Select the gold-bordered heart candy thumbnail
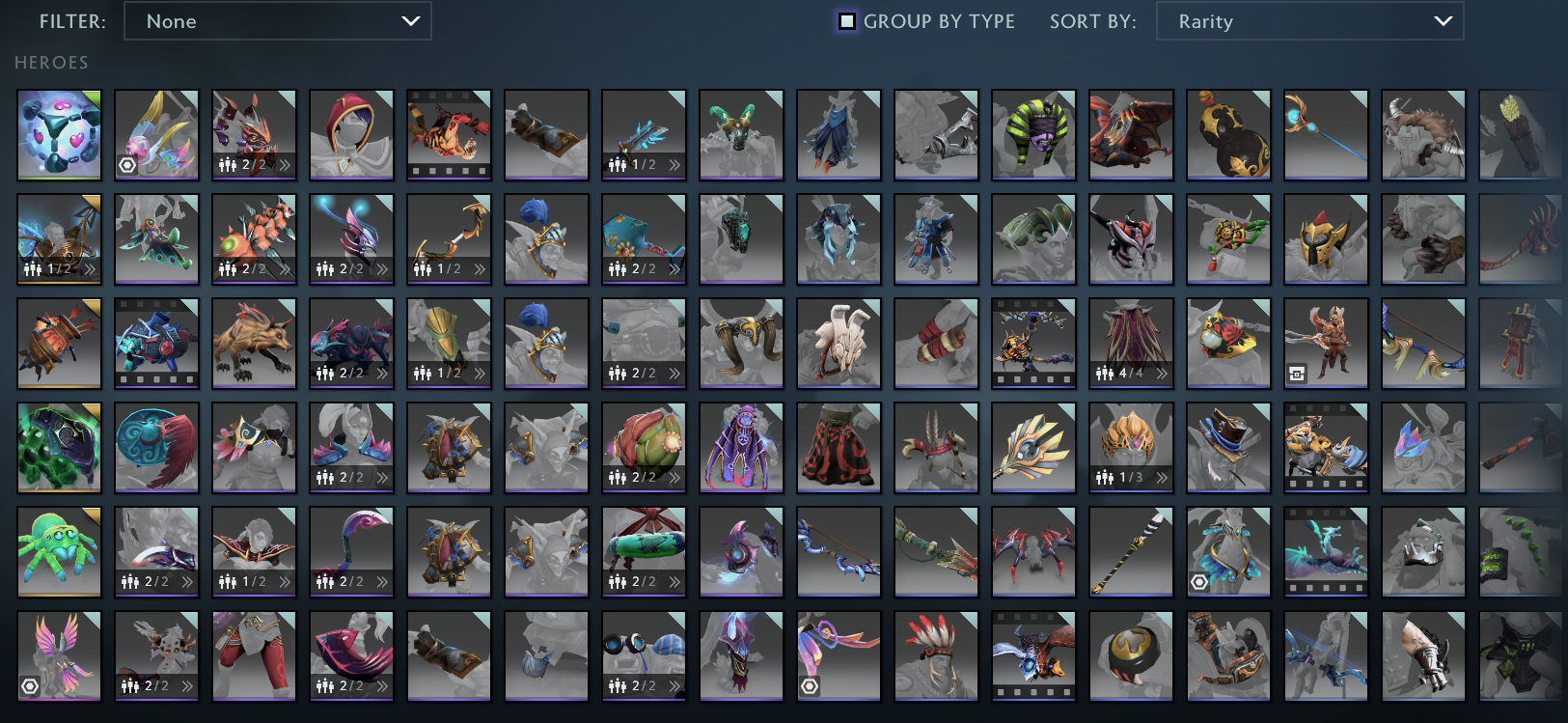1568x723 pixels. click(x=59, y=134)
